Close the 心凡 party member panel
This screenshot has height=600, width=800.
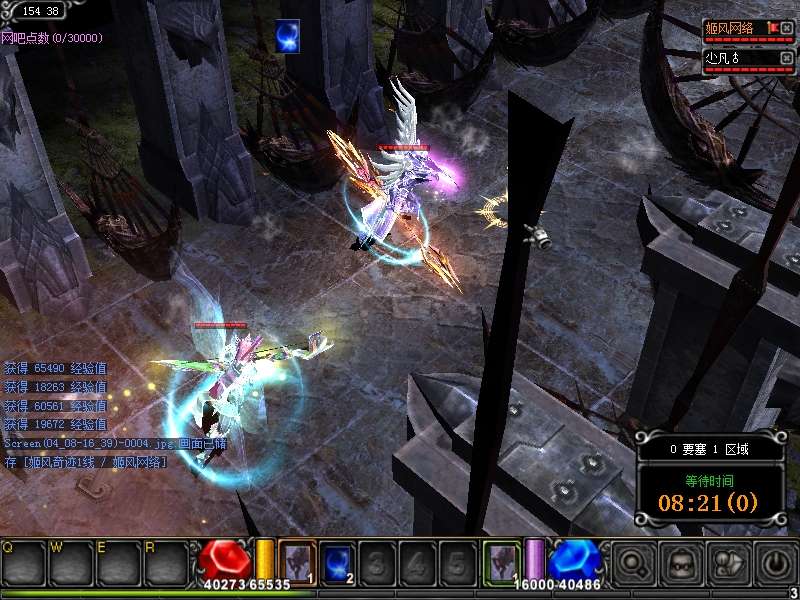click(786, 58)
